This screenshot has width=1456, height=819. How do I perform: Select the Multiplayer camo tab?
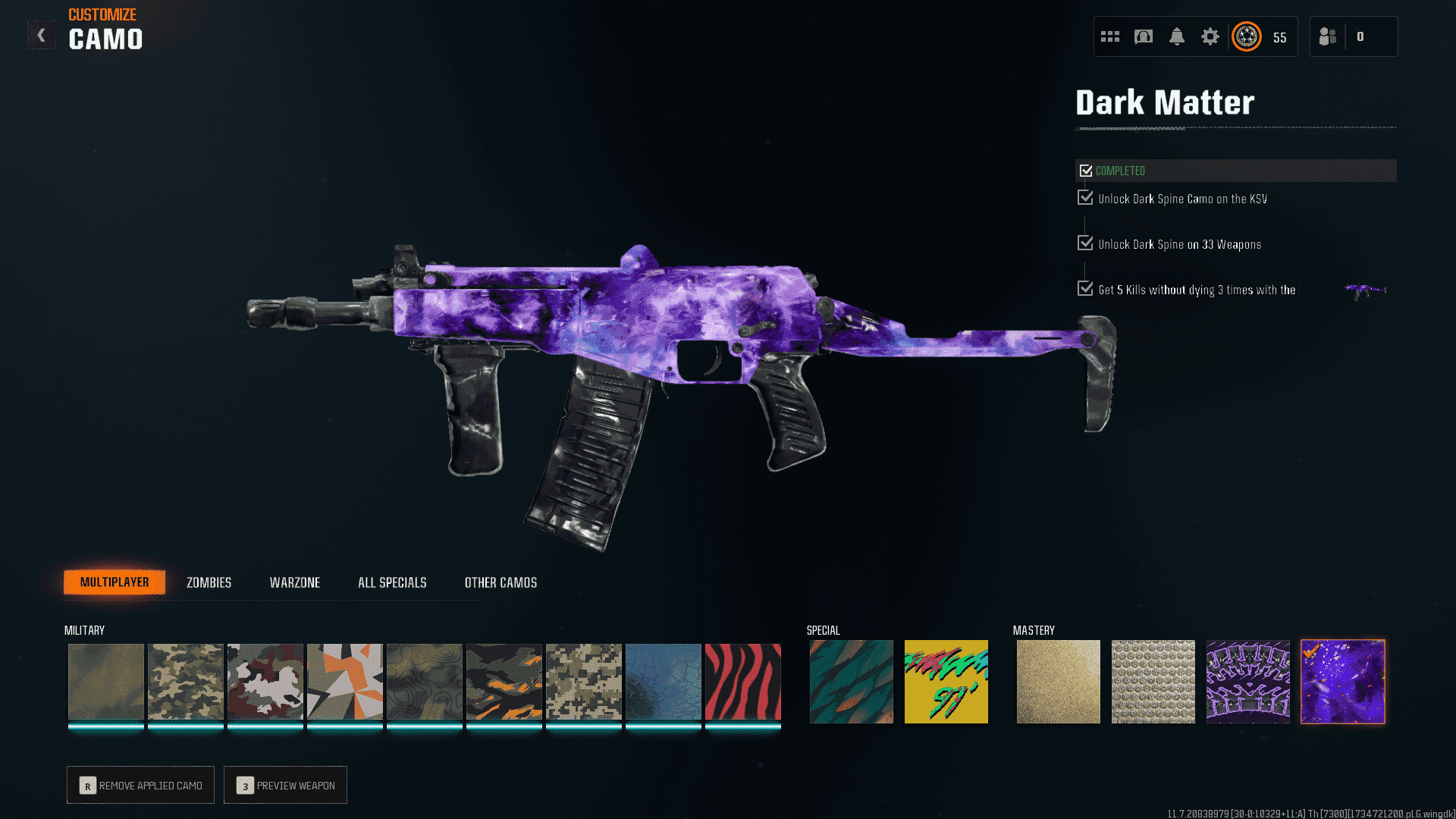(x=115, y=582)
